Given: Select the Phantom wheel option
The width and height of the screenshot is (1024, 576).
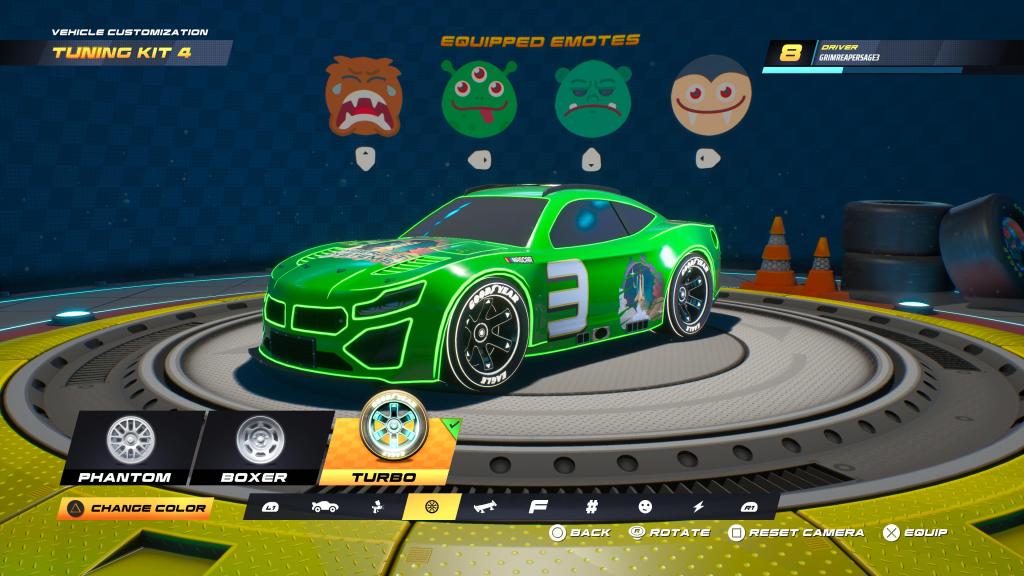Looking at the screenshot, I should 123,447.
